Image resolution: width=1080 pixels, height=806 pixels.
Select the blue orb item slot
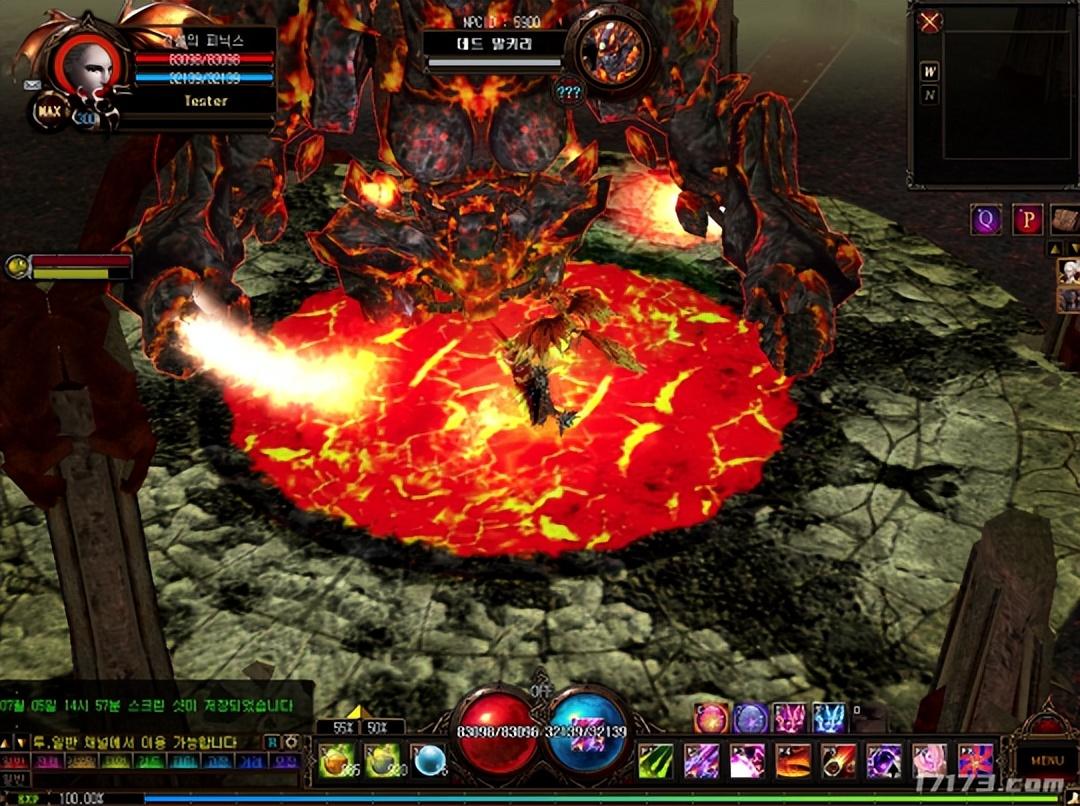coord(428,761)
